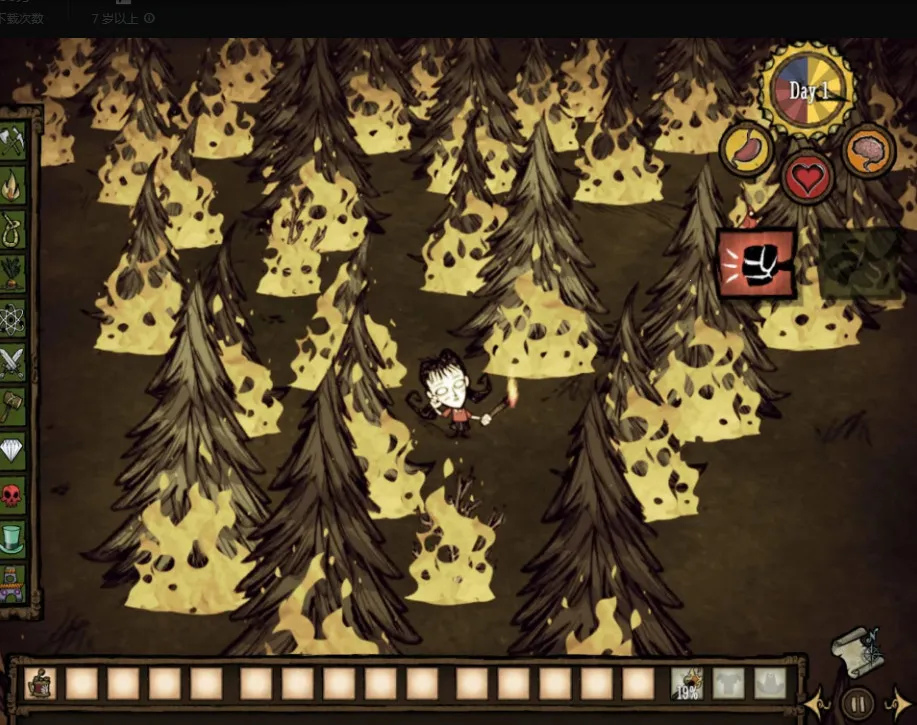The width and height of the screenshot is (917, 725).
Task: Select the first inventory slot holding an item
Action: pyautogui.click(x=40, y=683)
